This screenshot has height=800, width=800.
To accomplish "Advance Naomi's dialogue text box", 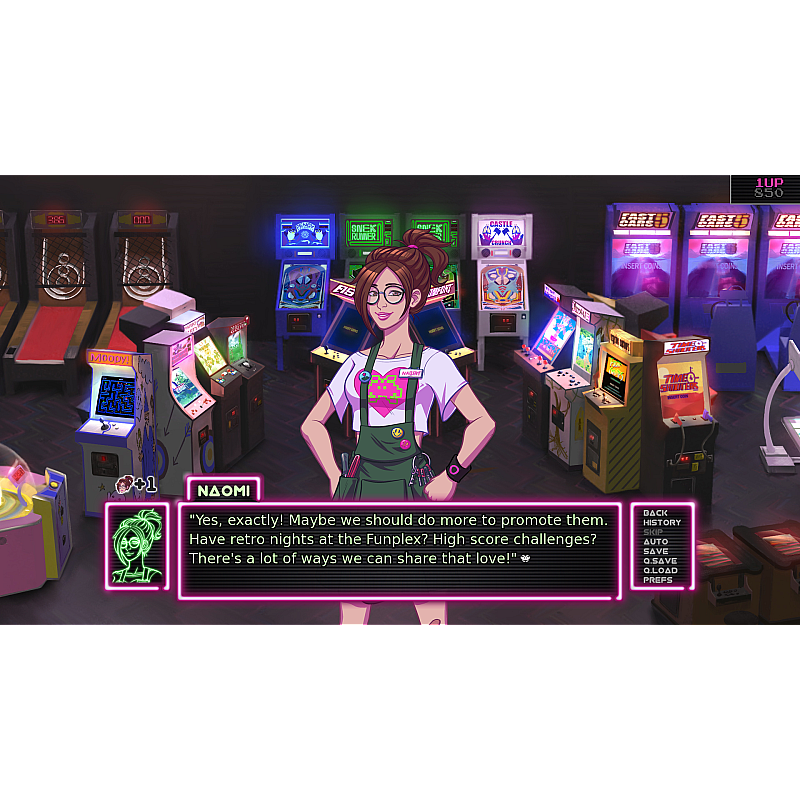I will [x=398, y=550].
